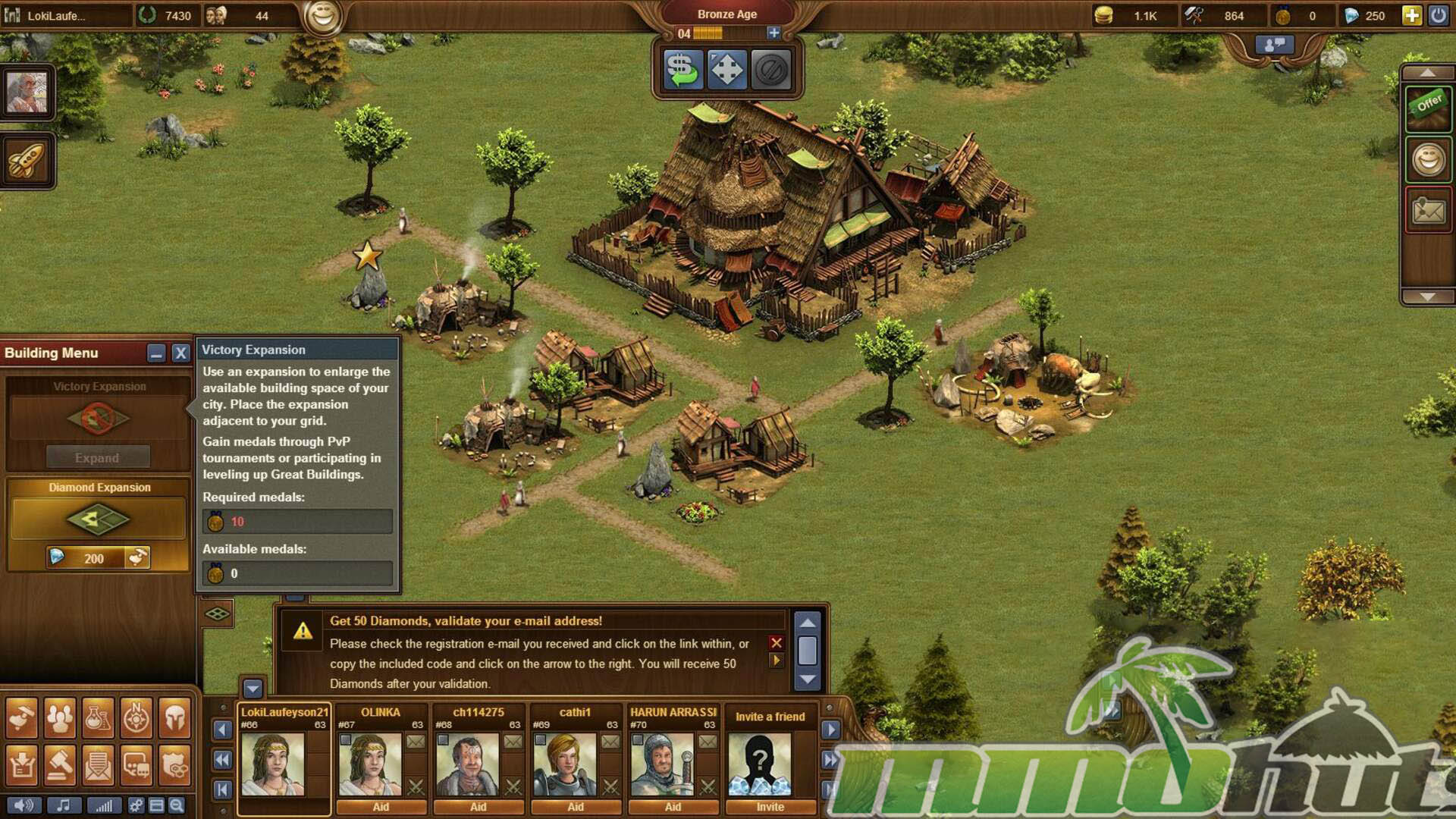Viewport: 1456px width, 819px height.
Task: Aid player OLINKA
Action: coord(381,807)
